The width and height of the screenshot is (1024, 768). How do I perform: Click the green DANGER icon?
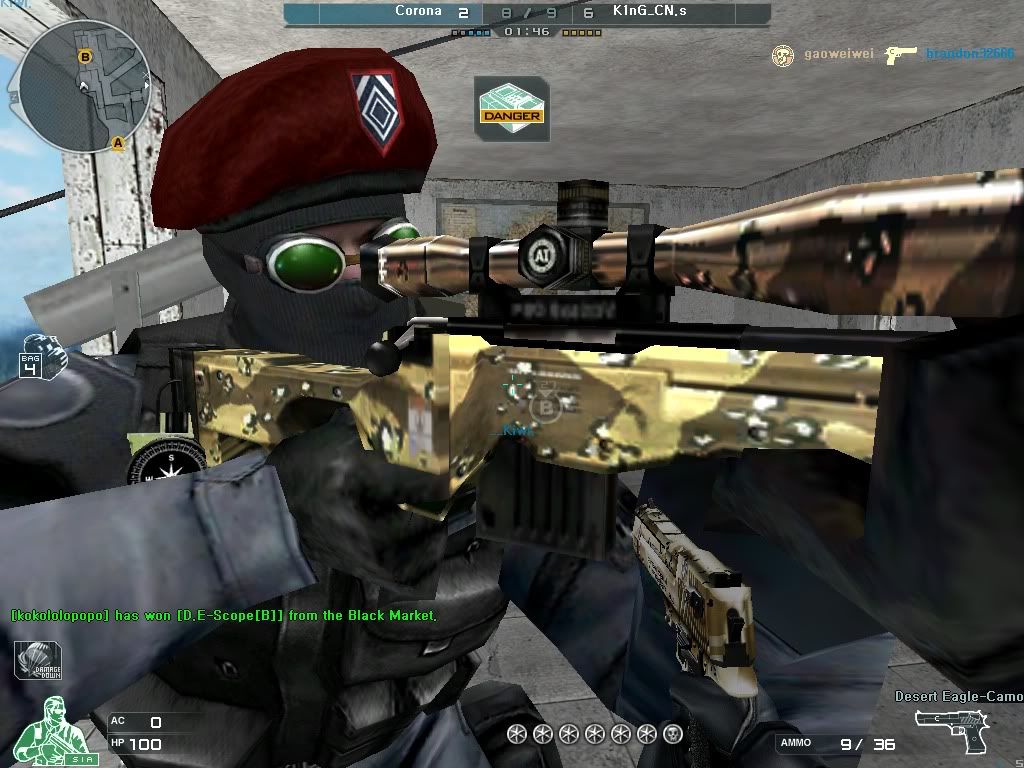click(511, 108)
